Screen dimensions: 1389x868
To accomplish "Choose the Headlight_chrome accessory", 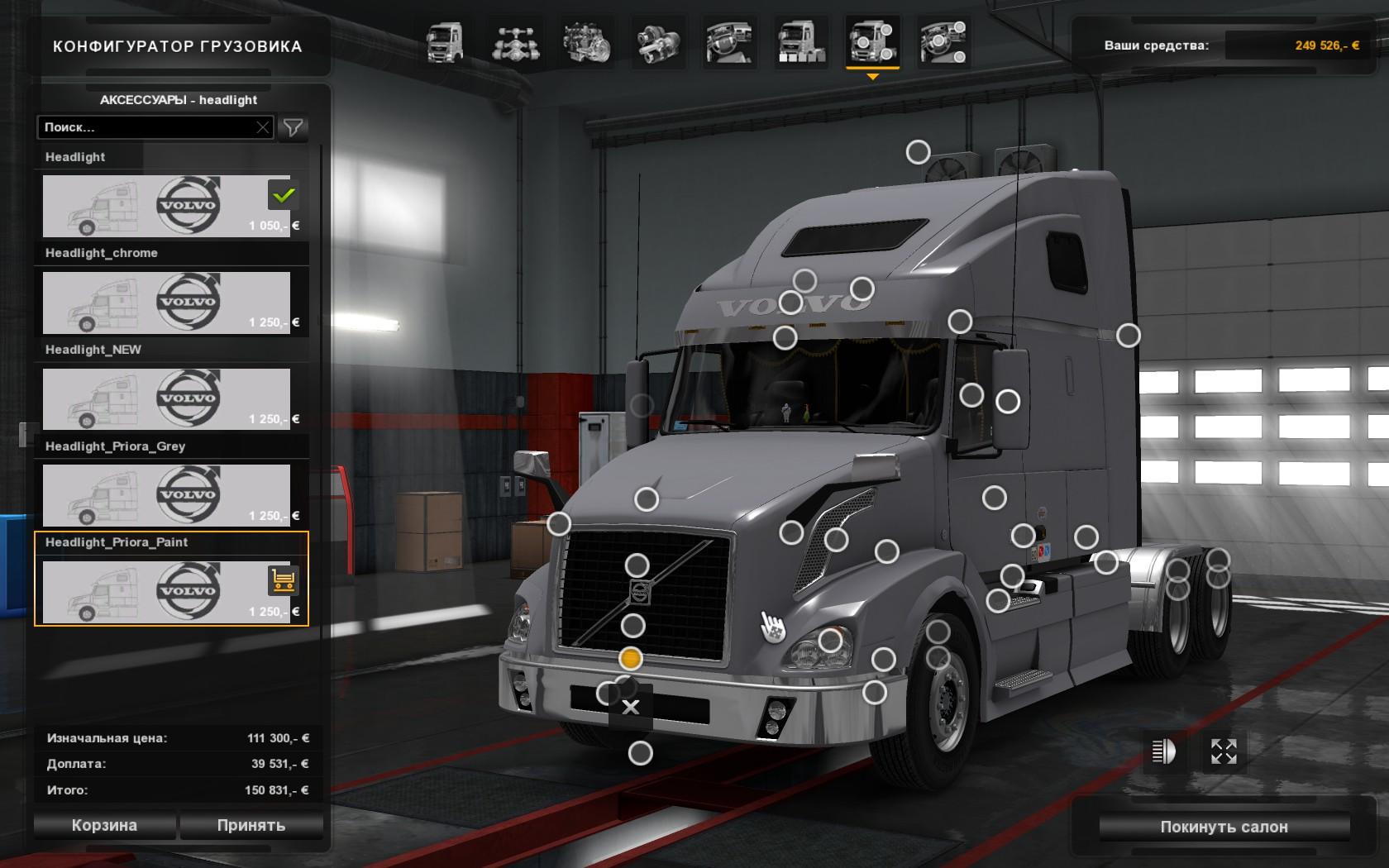I will (x=166, y=303).
